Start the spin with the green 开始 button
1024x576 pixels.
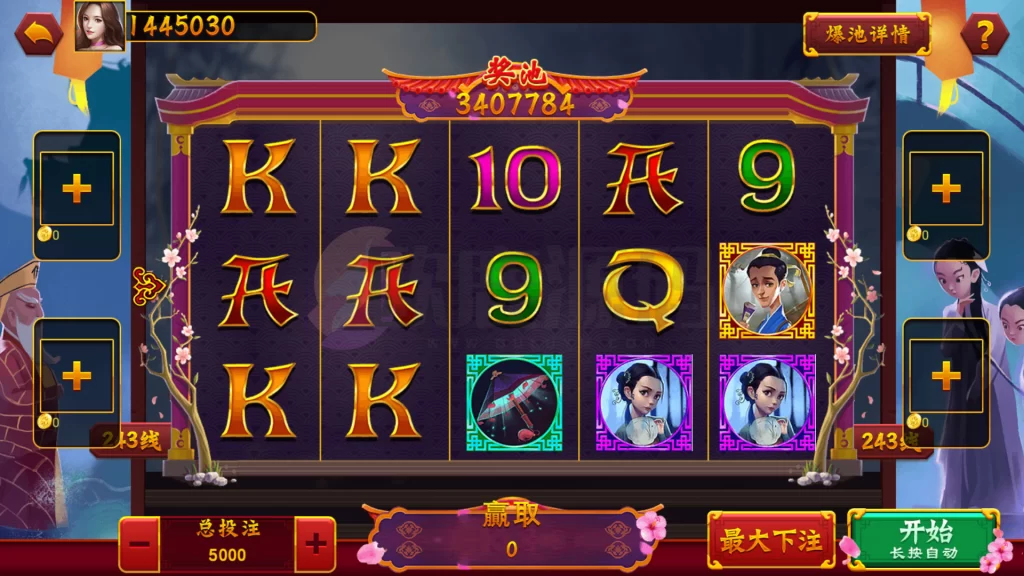(x=922, y=539)
